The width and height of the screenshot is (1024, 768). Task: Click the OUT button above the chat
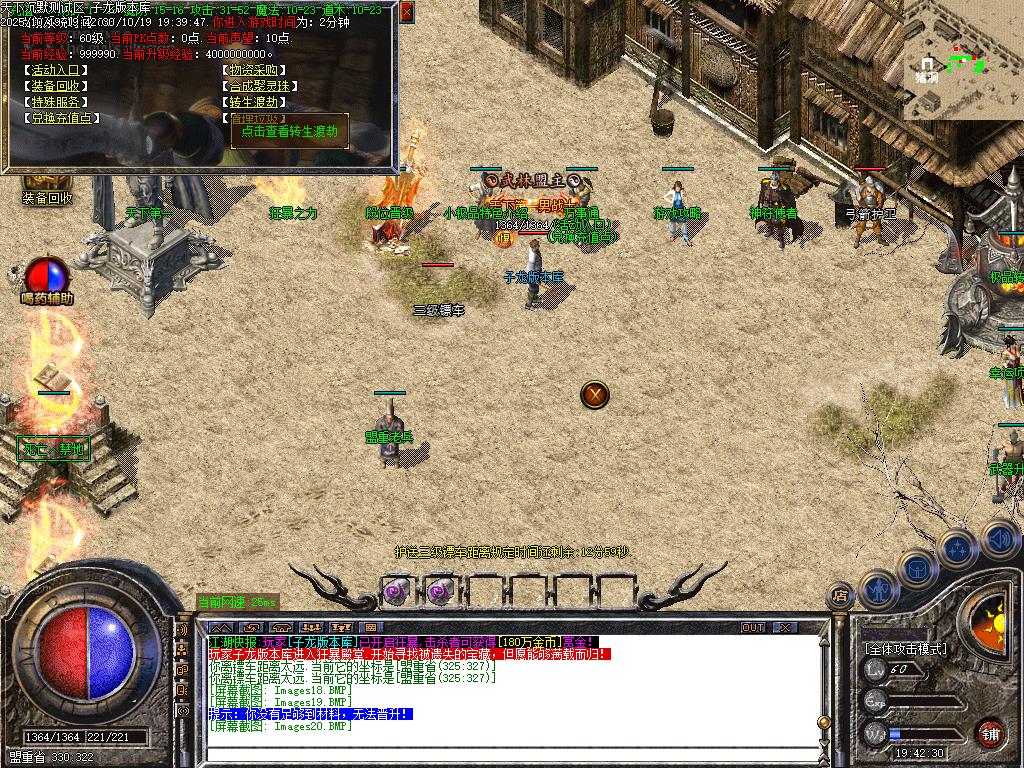pos(753,627)
